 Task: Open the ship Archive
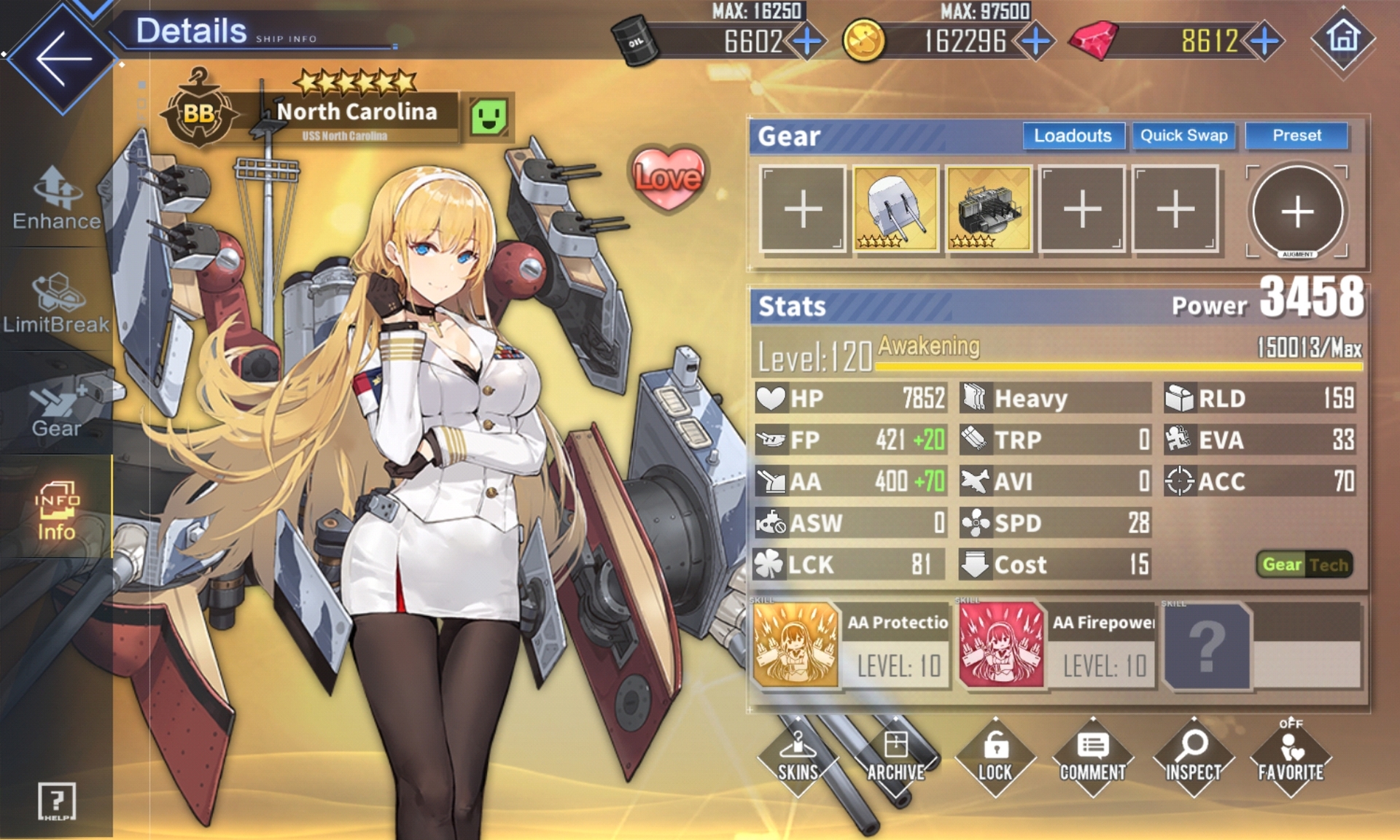(x=896, y=758)
